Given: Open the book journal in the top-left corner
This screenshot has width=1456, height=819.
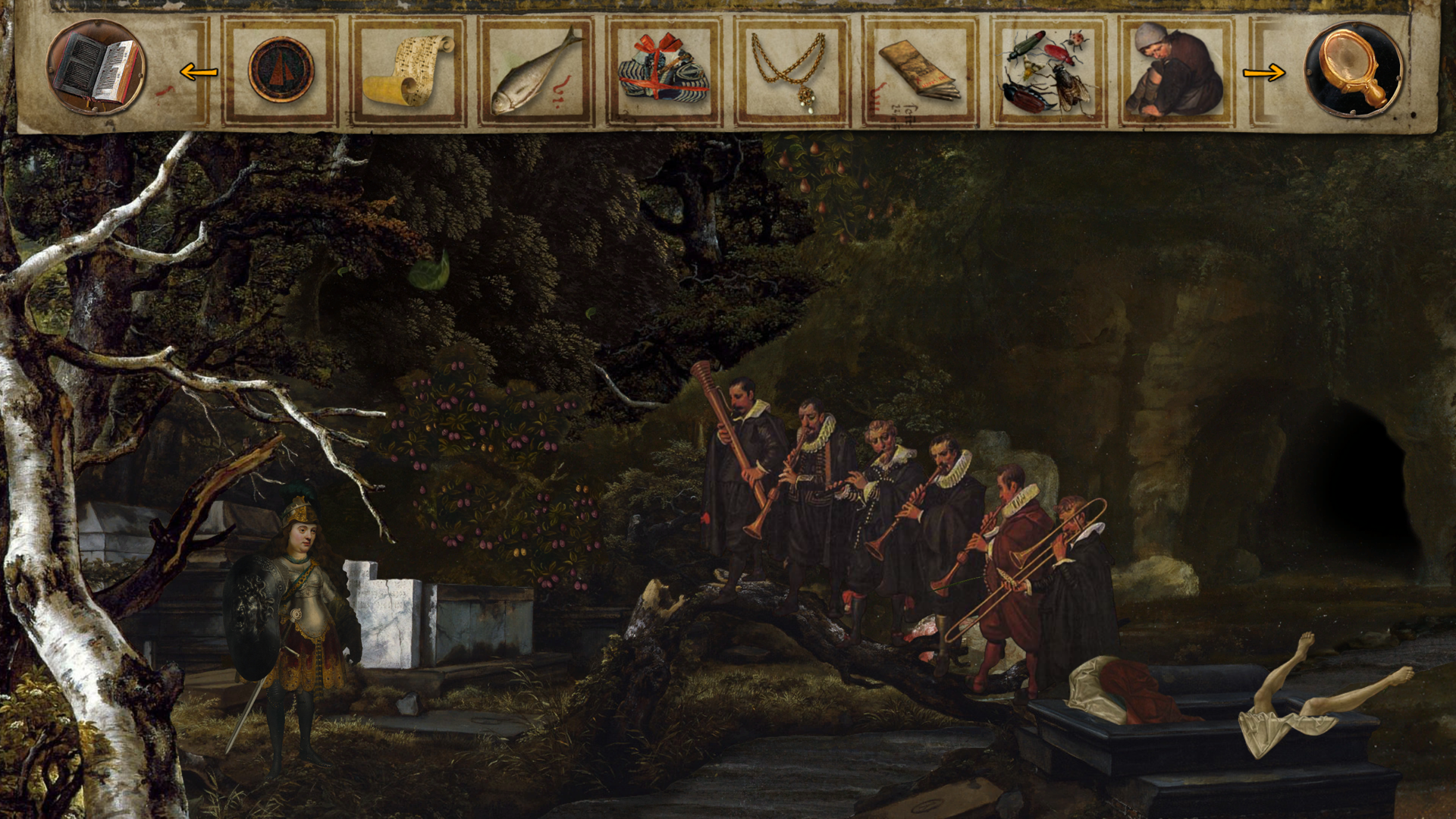Looking at the screenshot, I should click(97, 67).
